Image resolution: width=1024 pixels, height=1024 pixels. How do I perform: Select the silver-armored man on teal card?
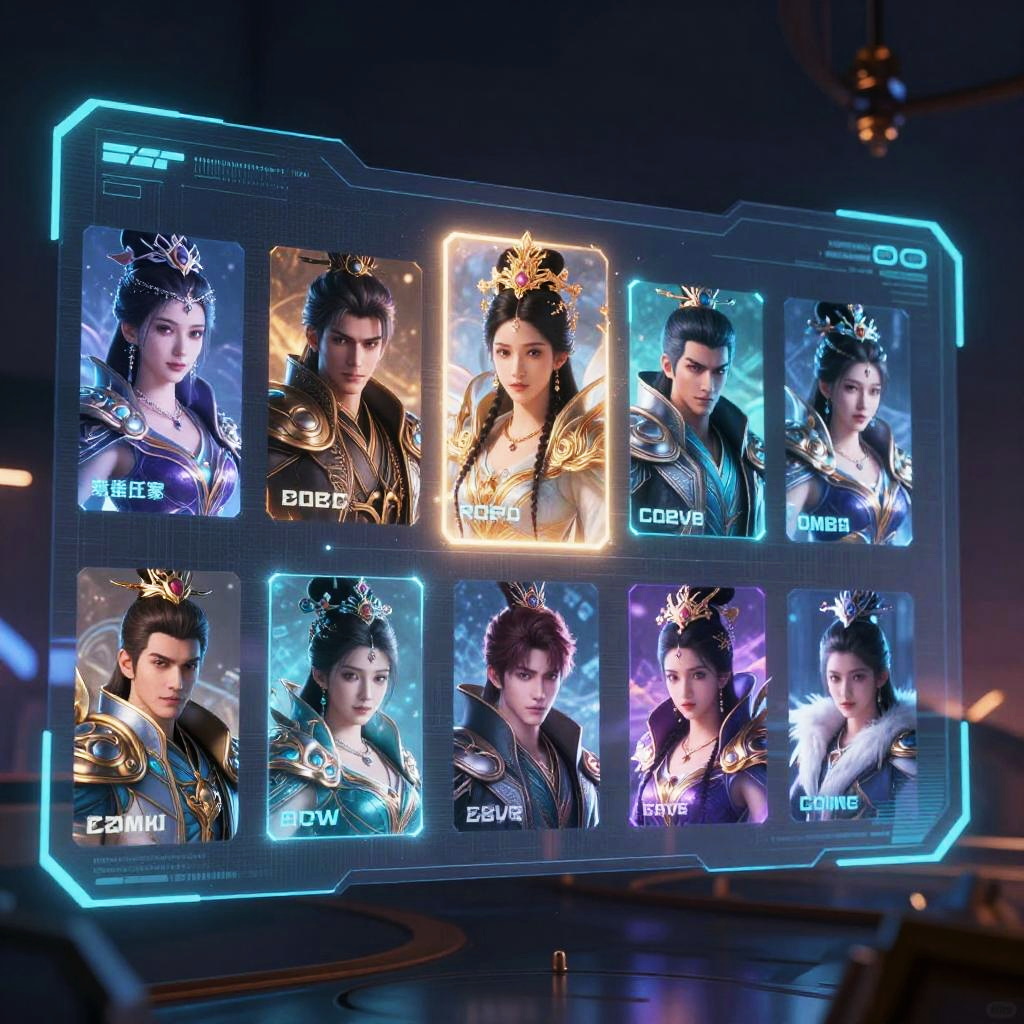coord(696,410)
